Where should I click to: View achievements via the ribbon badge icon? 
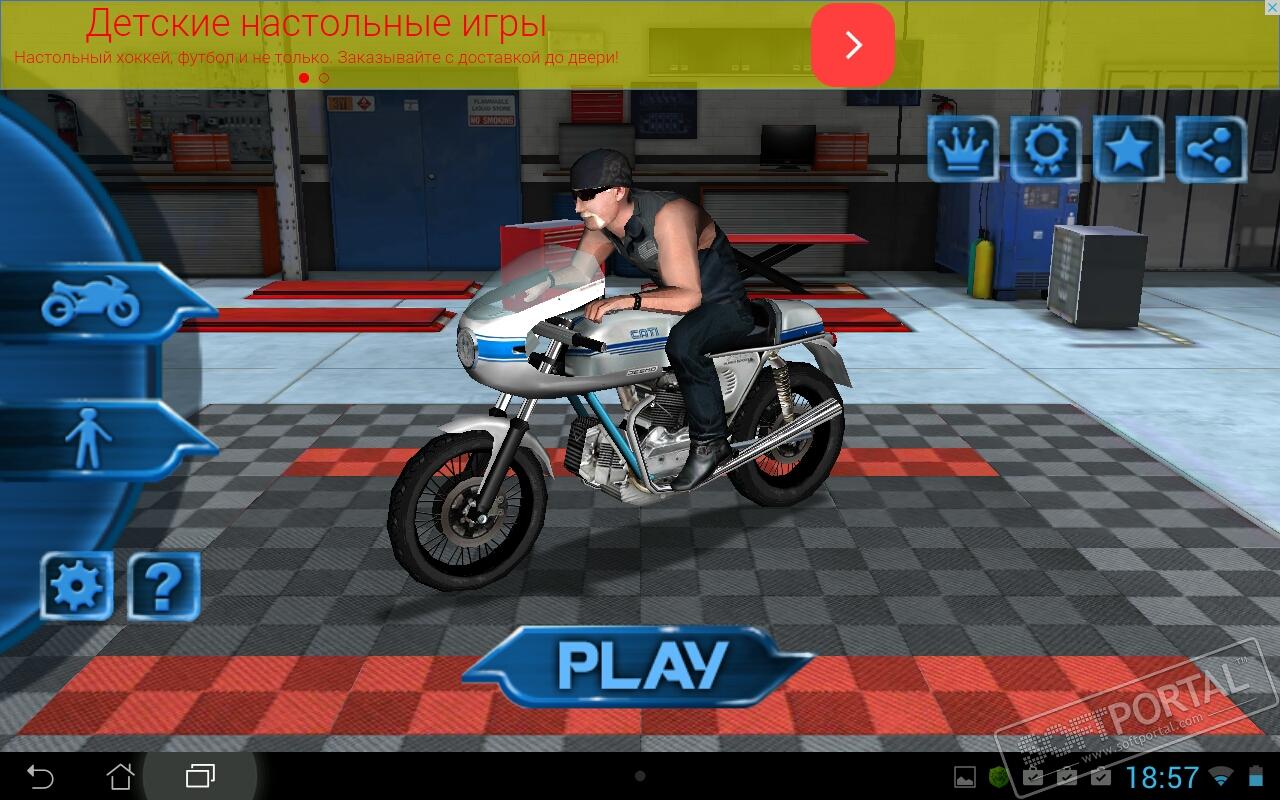(1045, 150)
